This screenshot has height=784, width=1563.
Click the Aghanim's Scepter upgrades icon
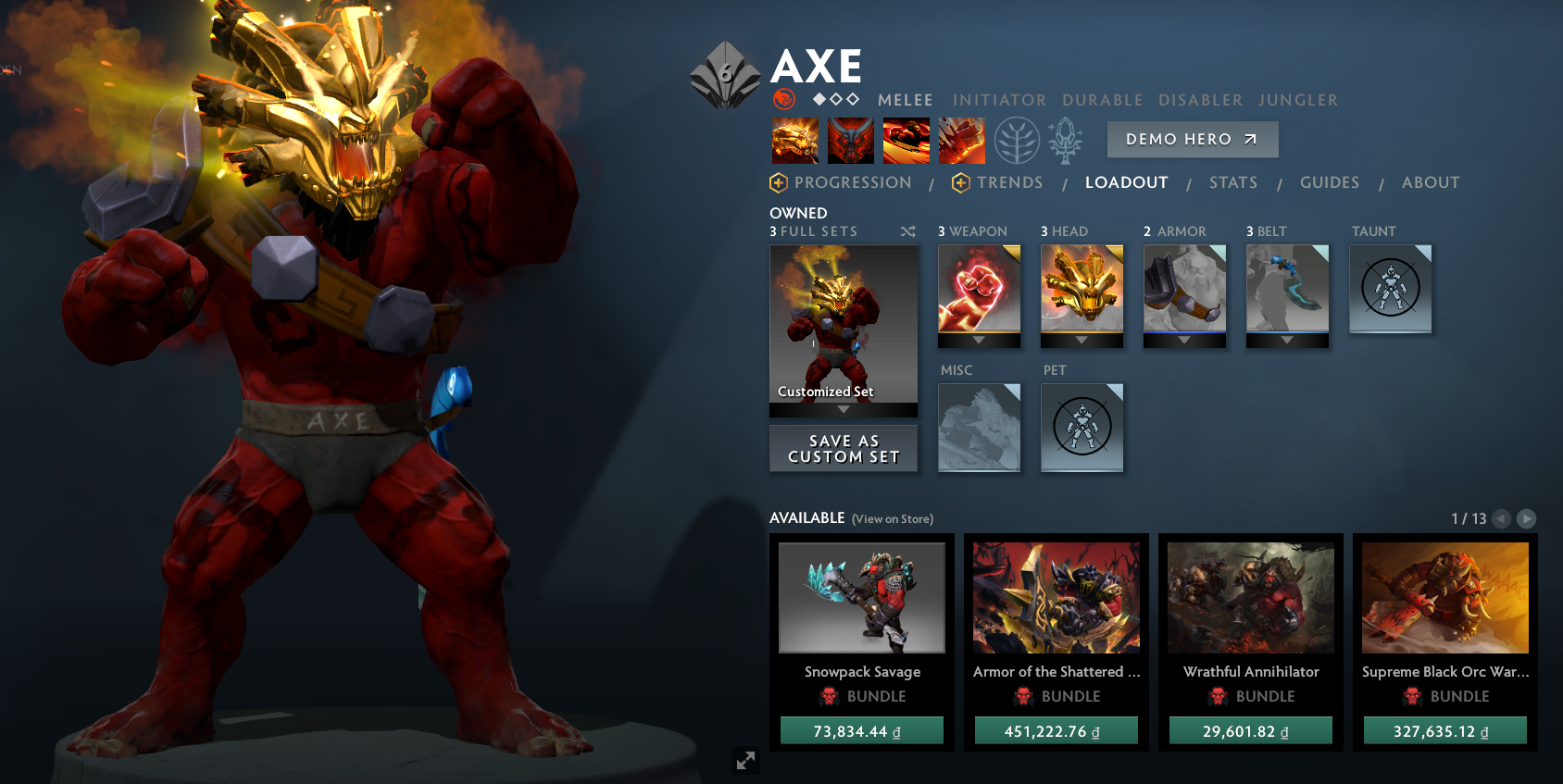point(1065,139)
